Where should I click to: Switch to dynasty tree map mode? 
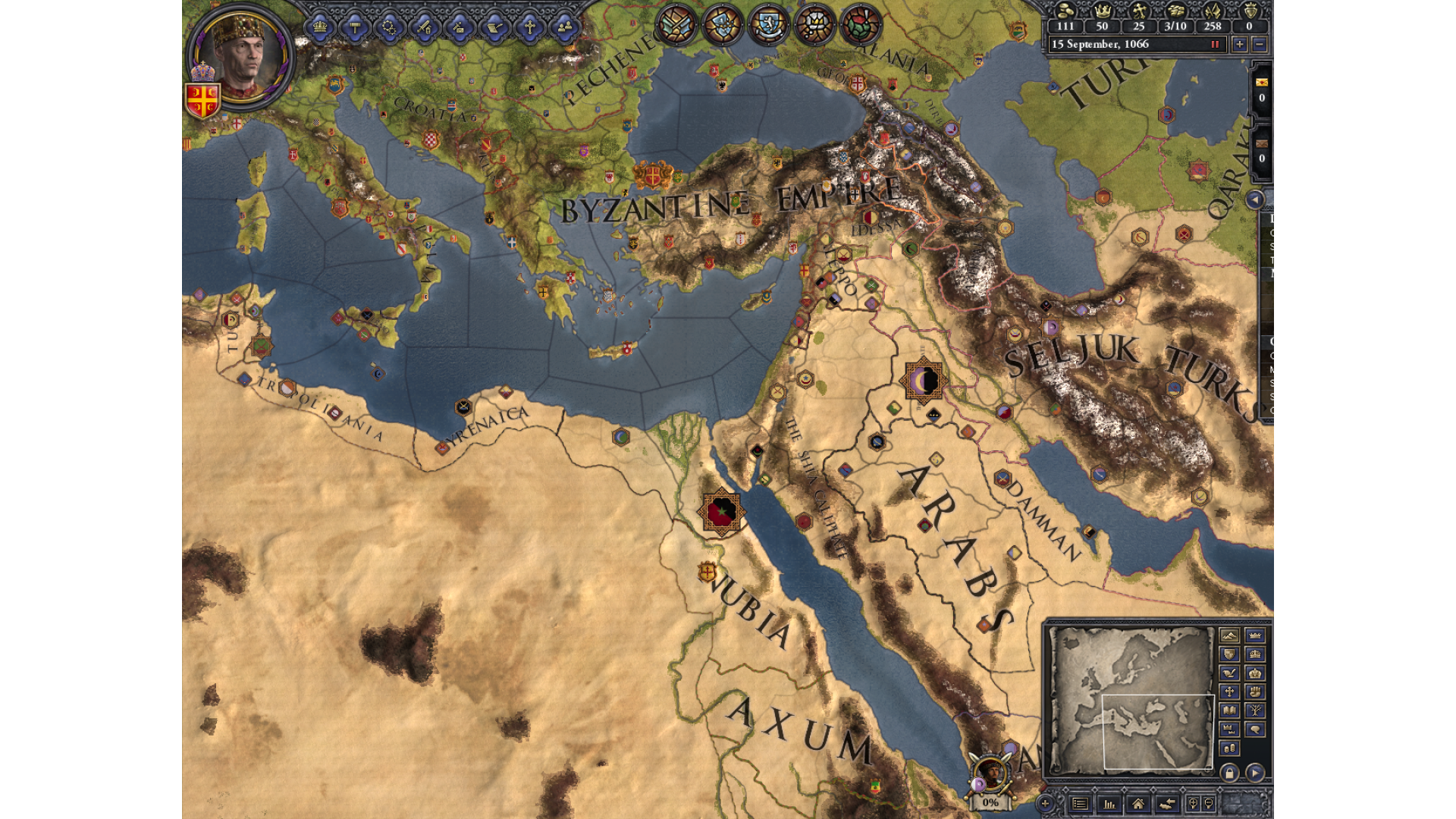click(x=1255, y=711)
